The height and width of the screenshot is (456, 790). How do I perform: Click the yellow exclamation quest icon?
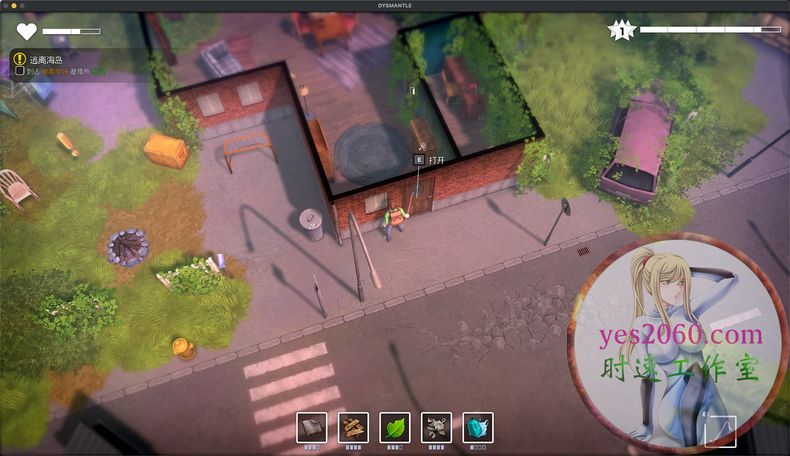pos(20,59)
